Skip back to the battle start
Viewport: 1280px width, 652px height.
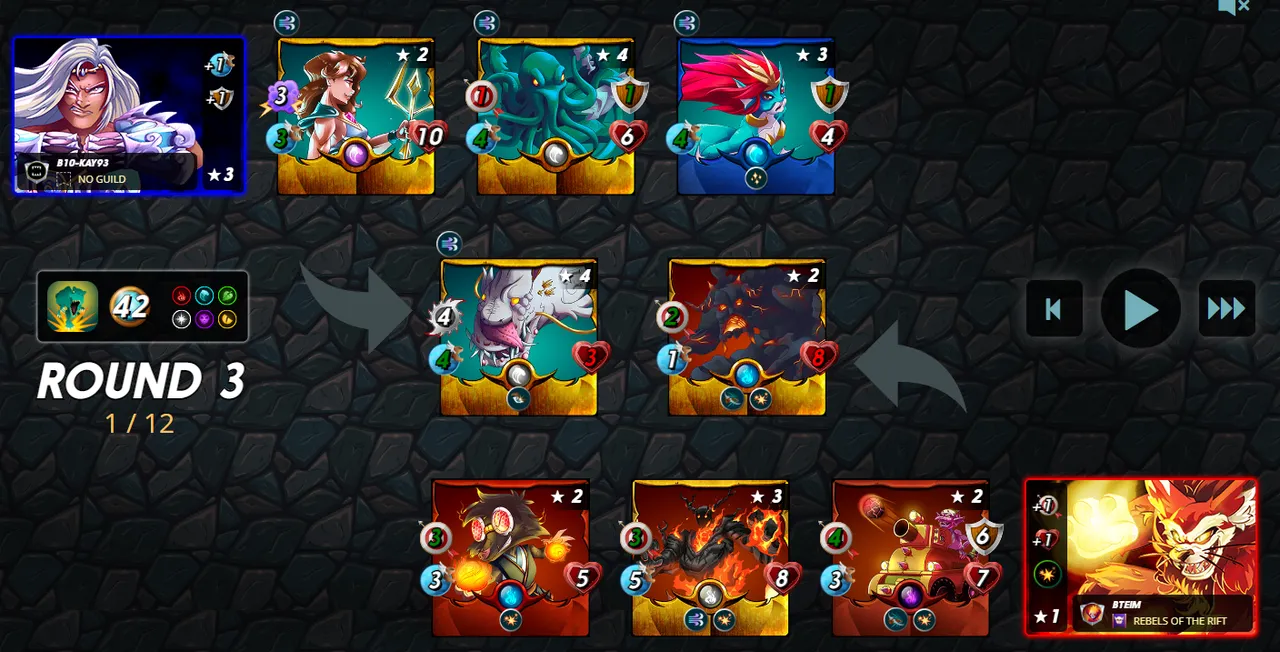click(x=1054, y=309)
